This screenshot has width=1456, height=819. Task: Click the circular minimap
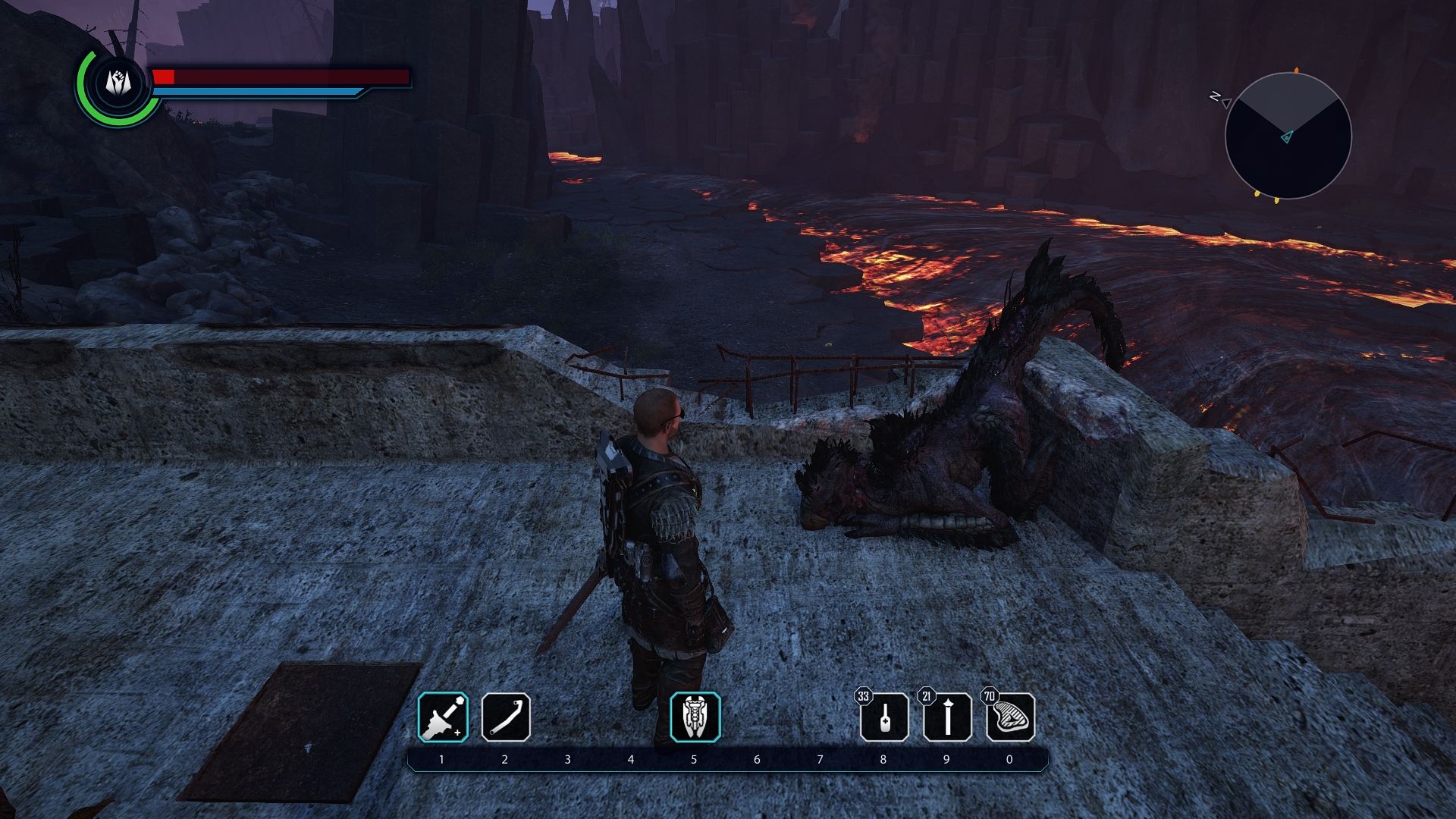(x=1288, y=136)
